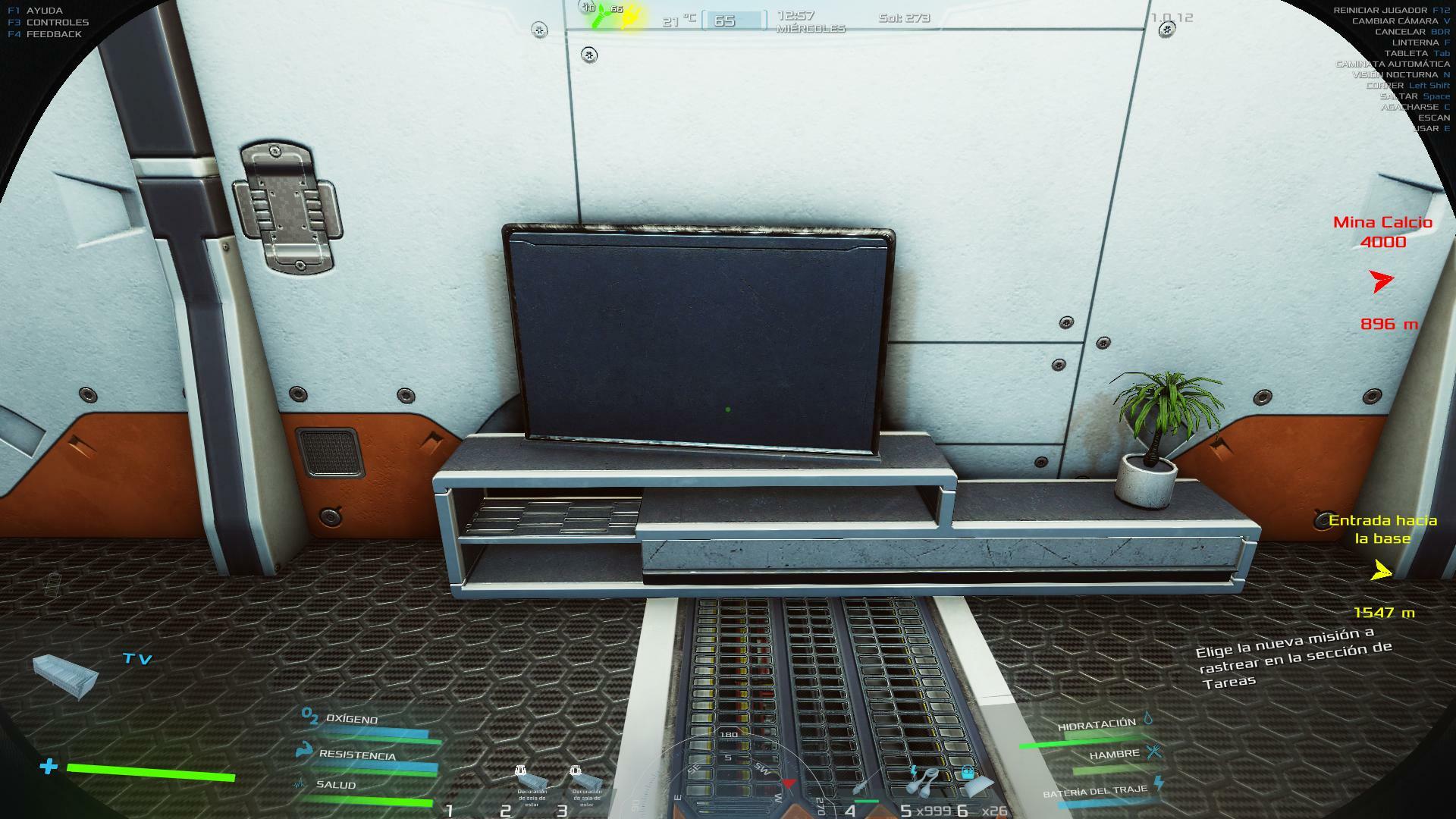
Task: Select the yellow Entrada hacia la base waypoint
Action: (1382, 571)
